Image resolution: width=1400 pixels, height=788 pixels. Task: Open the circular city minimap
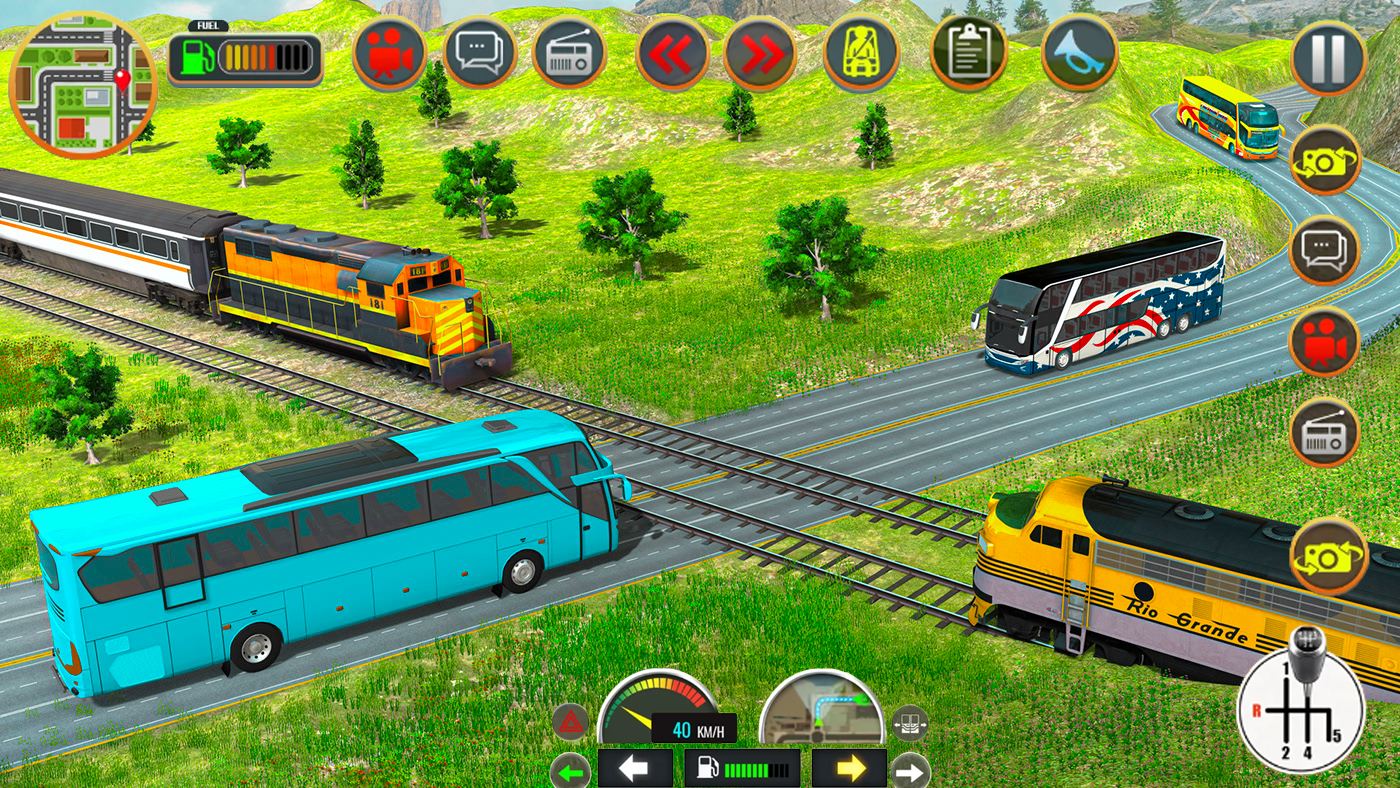tap(83, 85)
